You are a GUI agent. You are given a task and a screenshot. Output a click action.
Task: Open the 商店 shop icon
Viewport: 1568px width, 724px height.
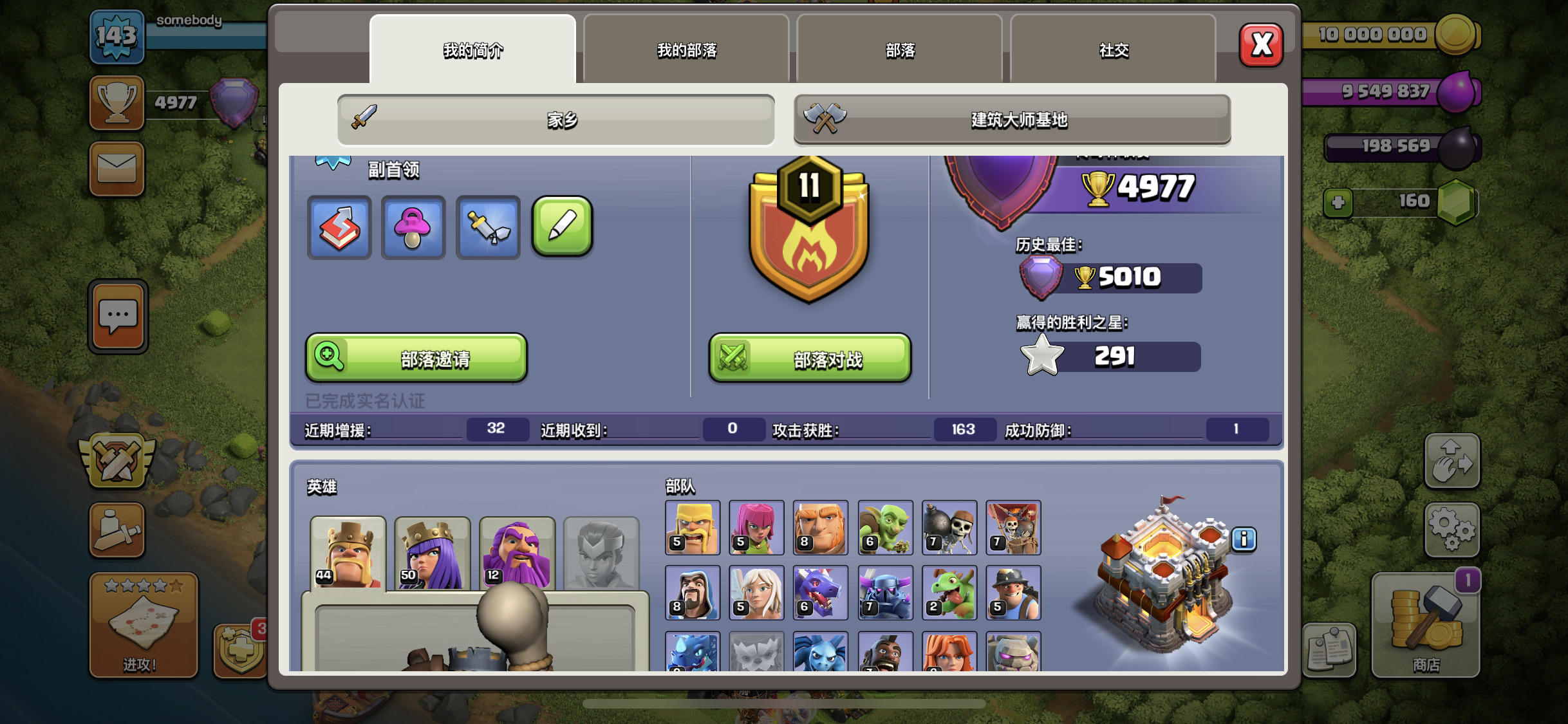coord(1425,627)
